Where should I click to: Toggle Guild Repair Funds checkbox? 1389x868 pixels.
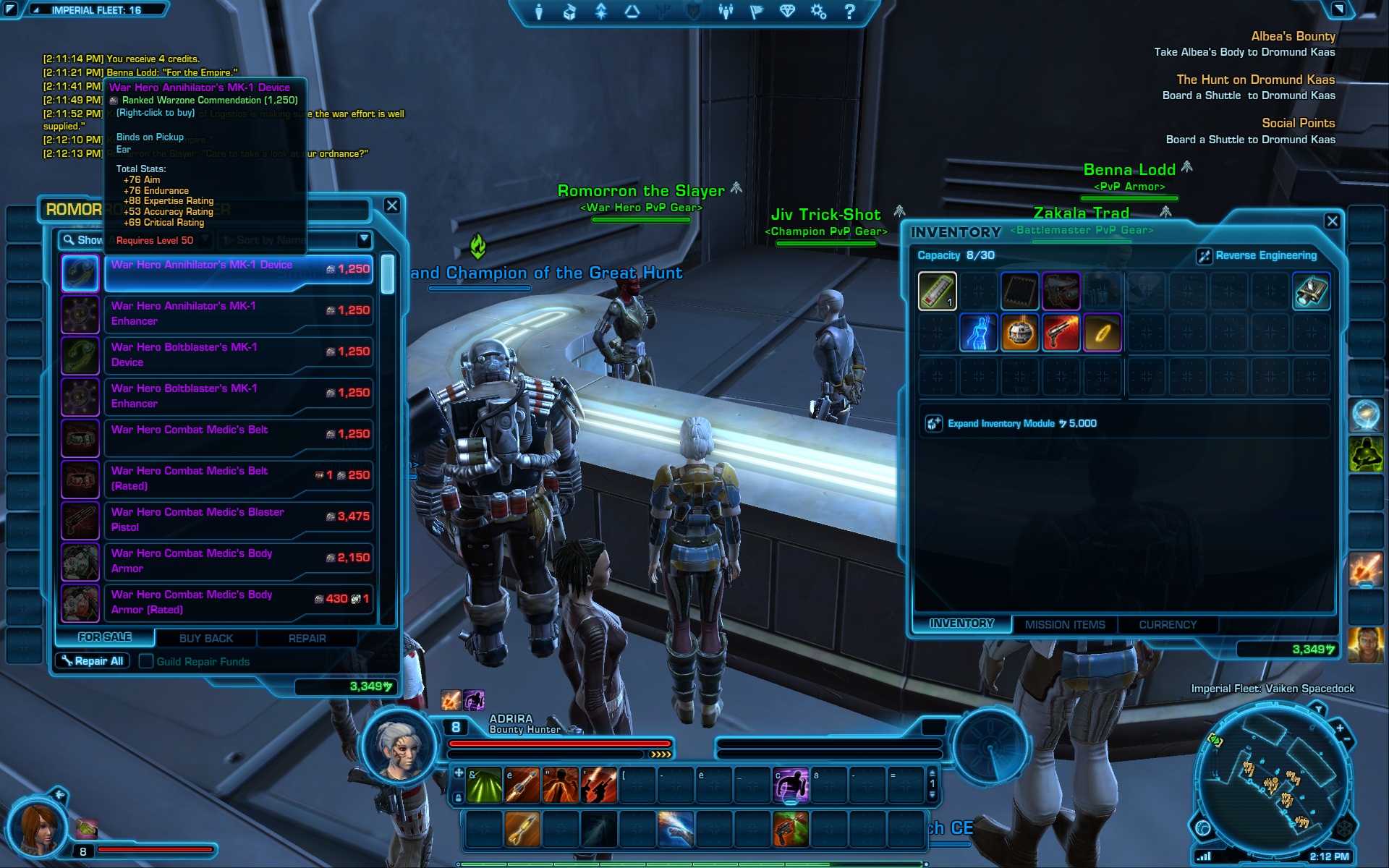[146, 661]
